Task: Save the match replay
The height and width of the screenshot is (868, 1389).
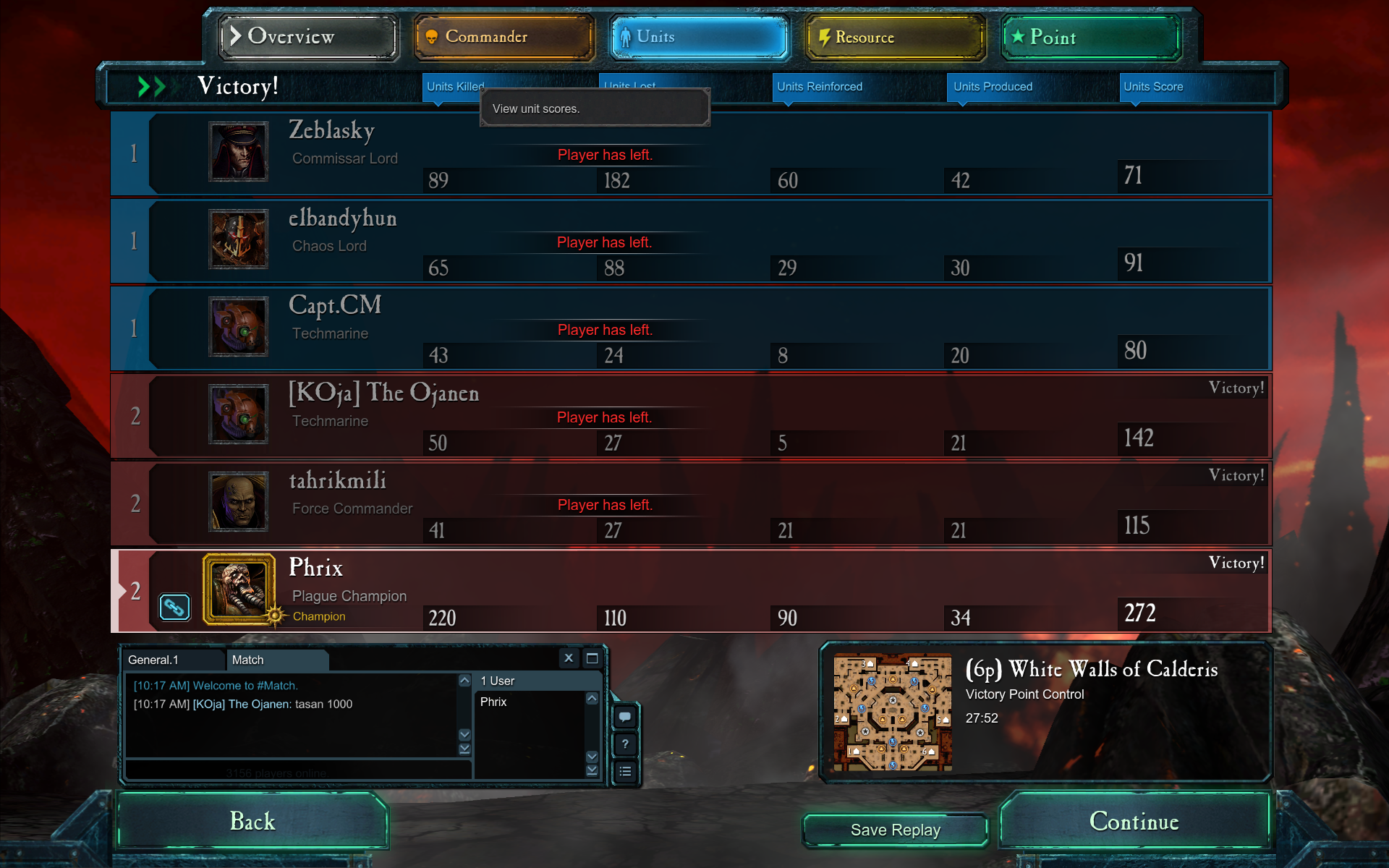Action: point(895,830)
